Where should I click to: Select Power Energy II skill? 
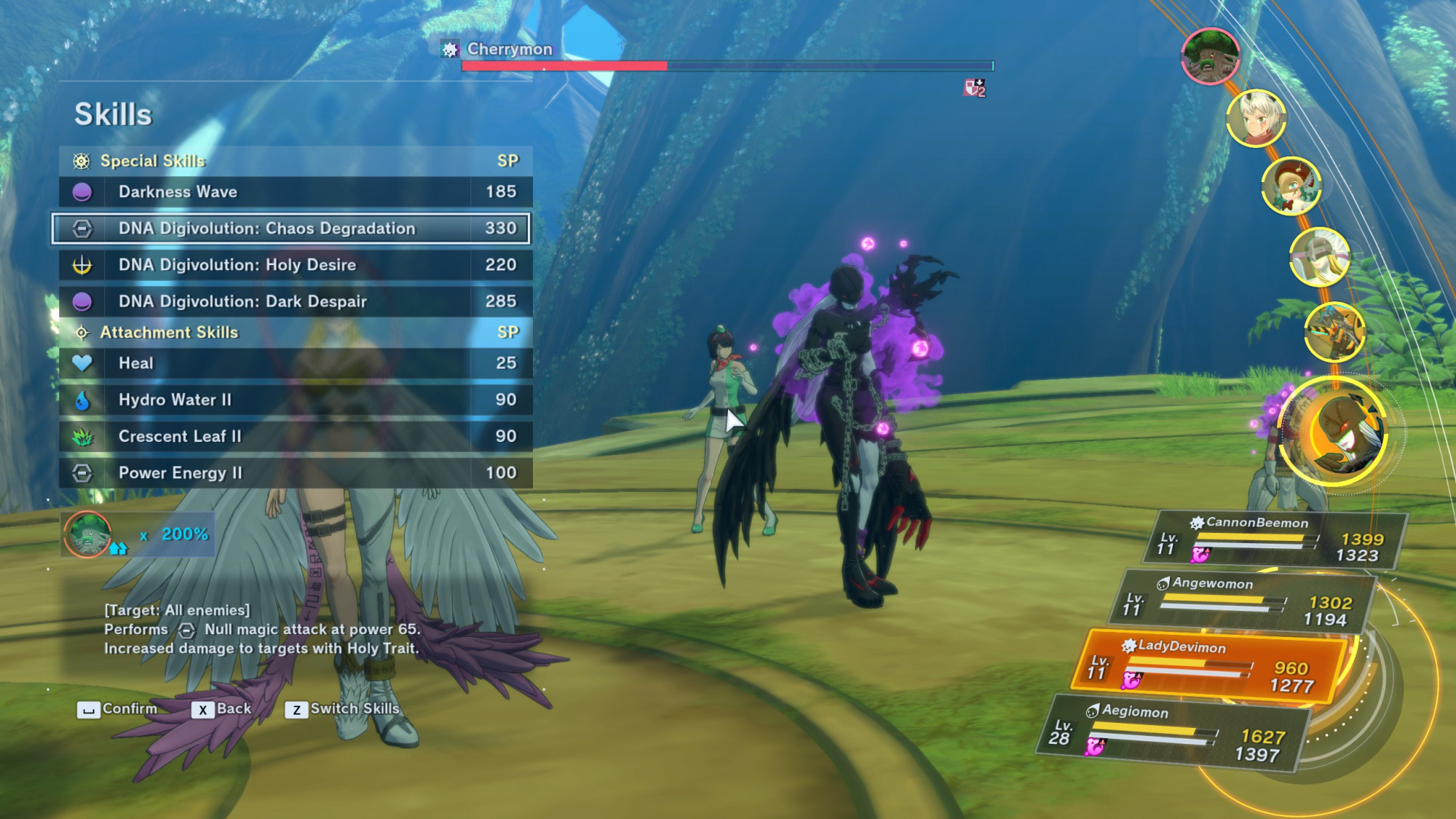click(x=295, y=473)
